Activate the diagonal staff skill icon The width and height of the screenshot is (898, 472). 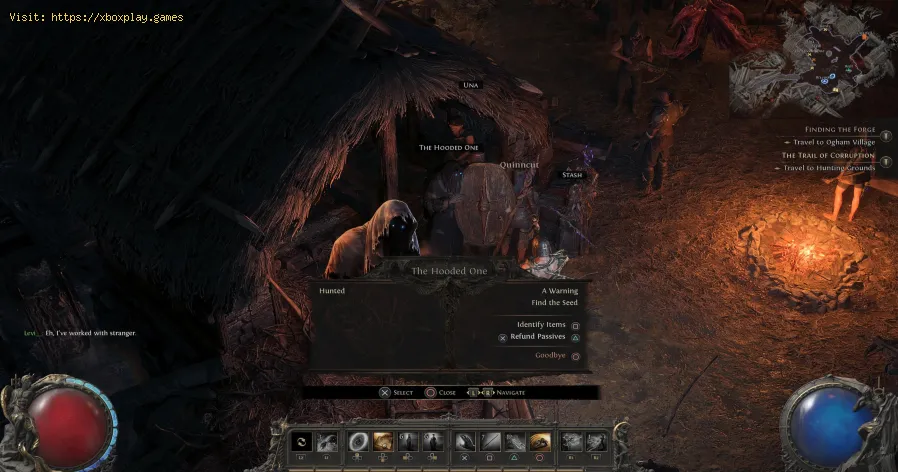tap(490, 442)
